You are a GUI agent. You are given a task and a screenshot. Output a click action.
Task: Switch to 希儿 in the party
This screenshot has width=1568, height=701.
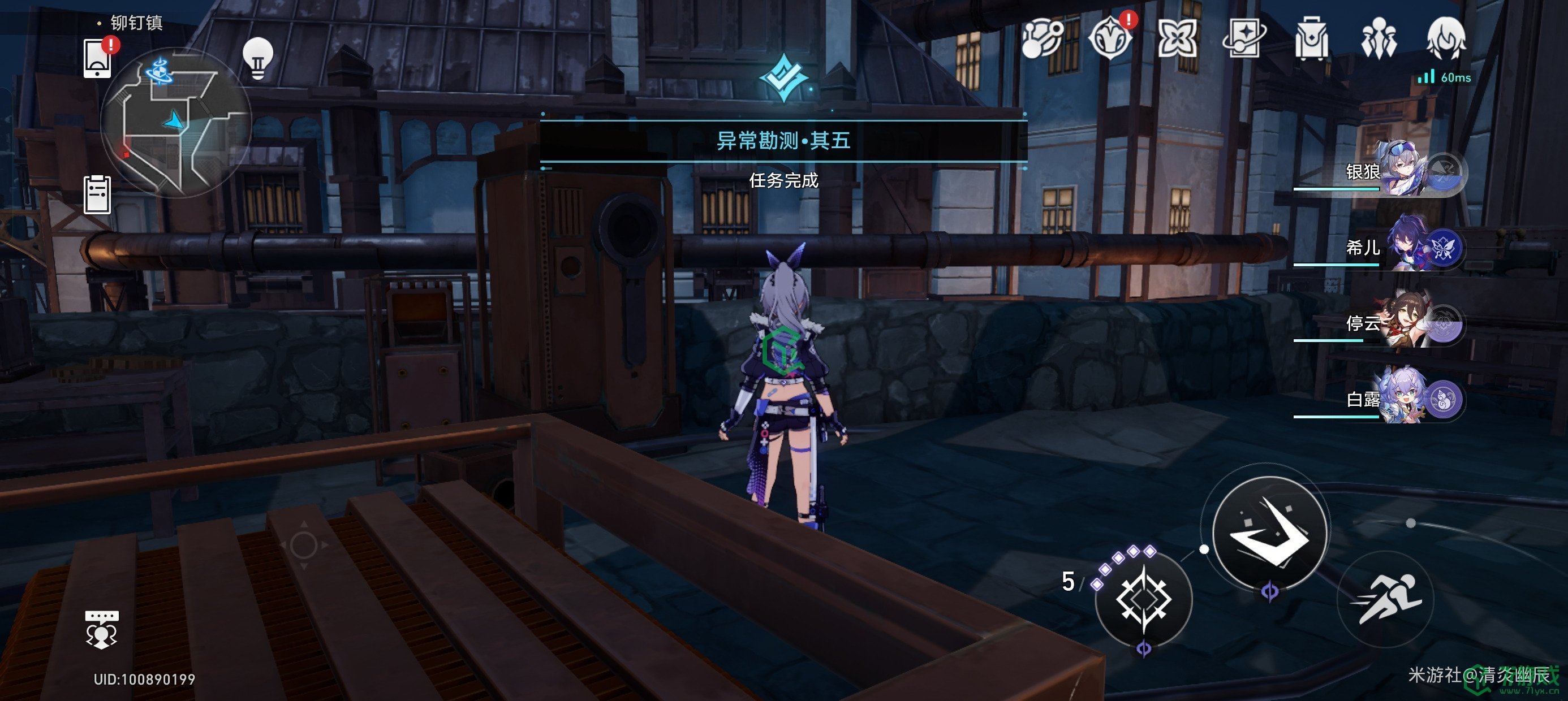pos(1400,246)
